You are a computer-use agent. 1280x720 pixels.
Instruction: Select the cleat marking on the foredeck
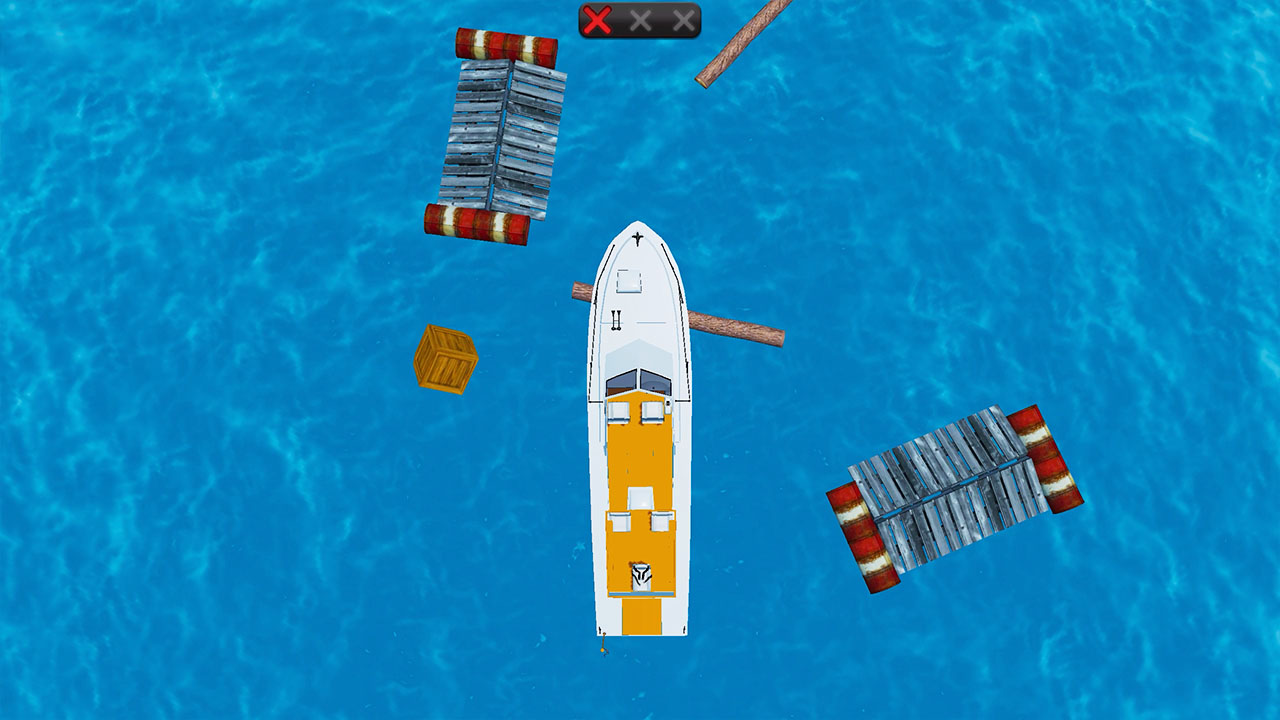(615, 320)
